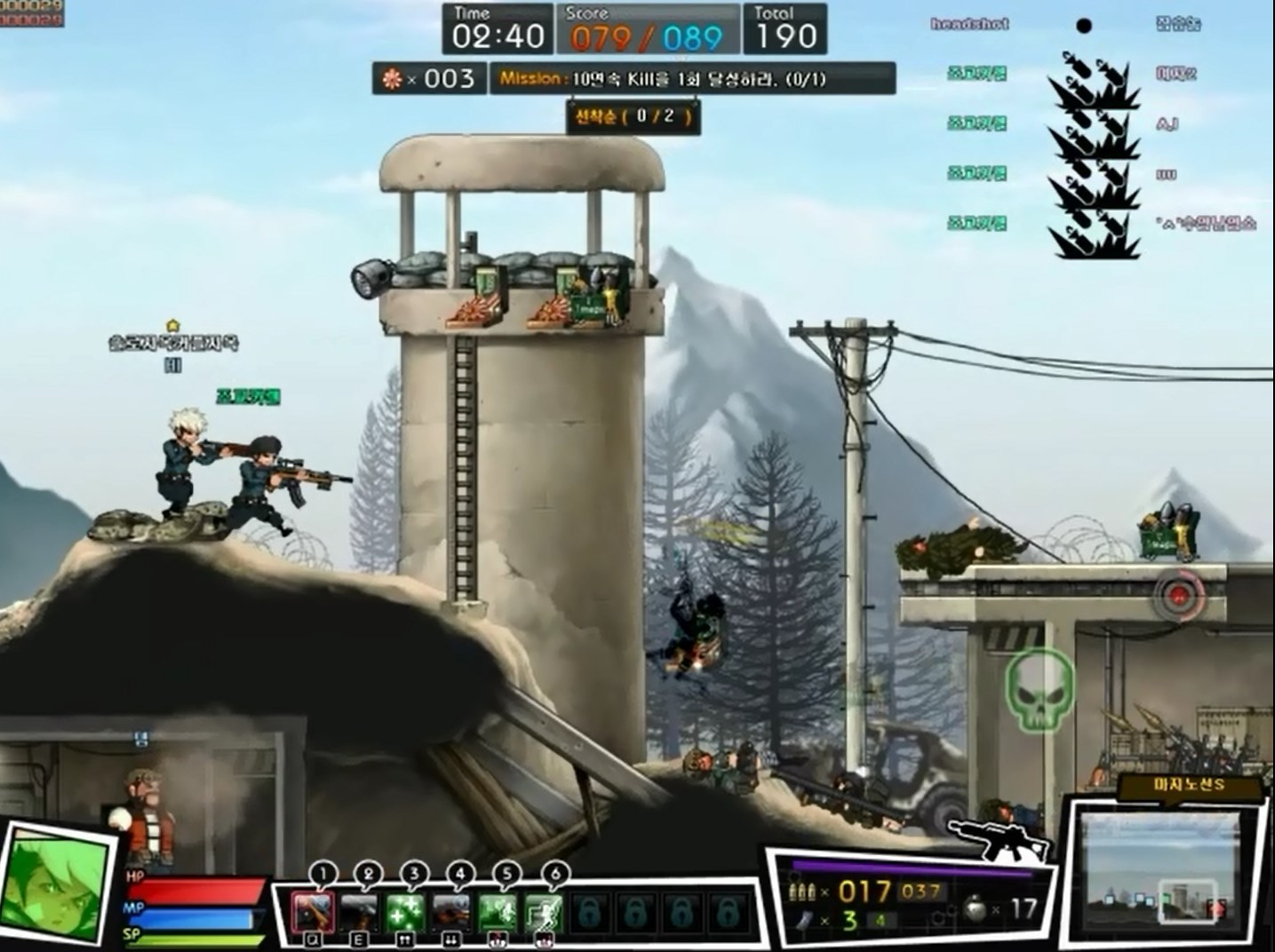Click the flower token counter icon
The height and width of the screenshot is (952, 1275).
coord(392,79)
